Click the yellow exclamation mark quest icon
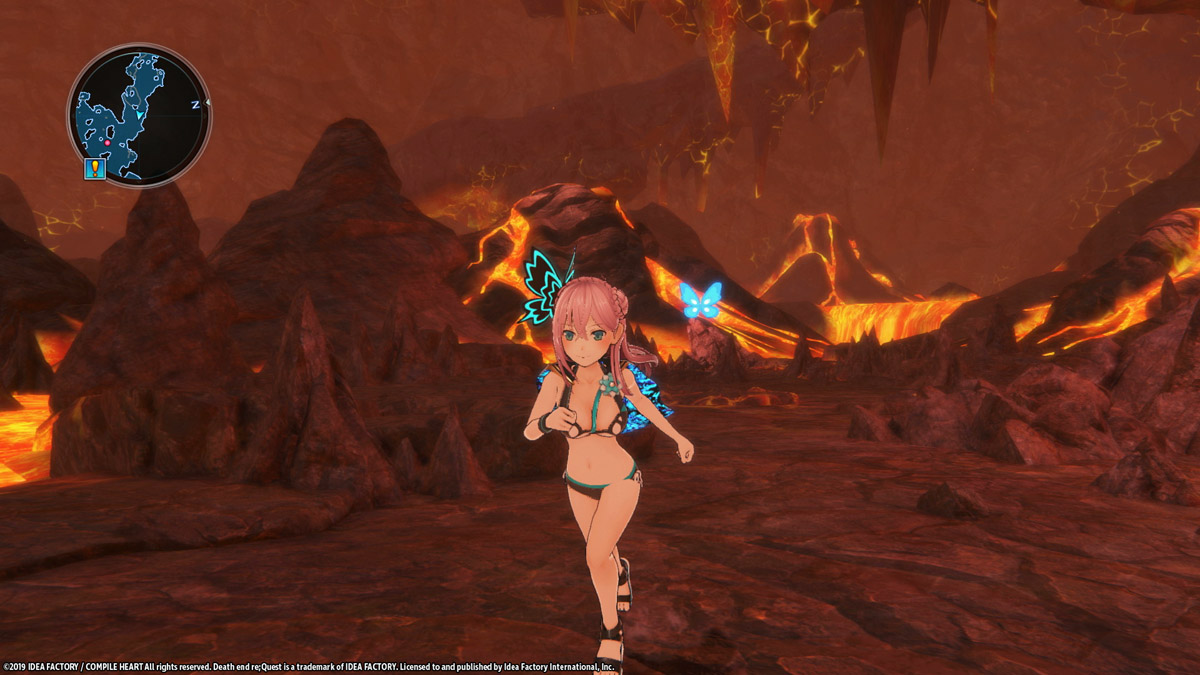The width and height of the screenshot is (1200, 675). pyautogui.click(x=95, y=168)
